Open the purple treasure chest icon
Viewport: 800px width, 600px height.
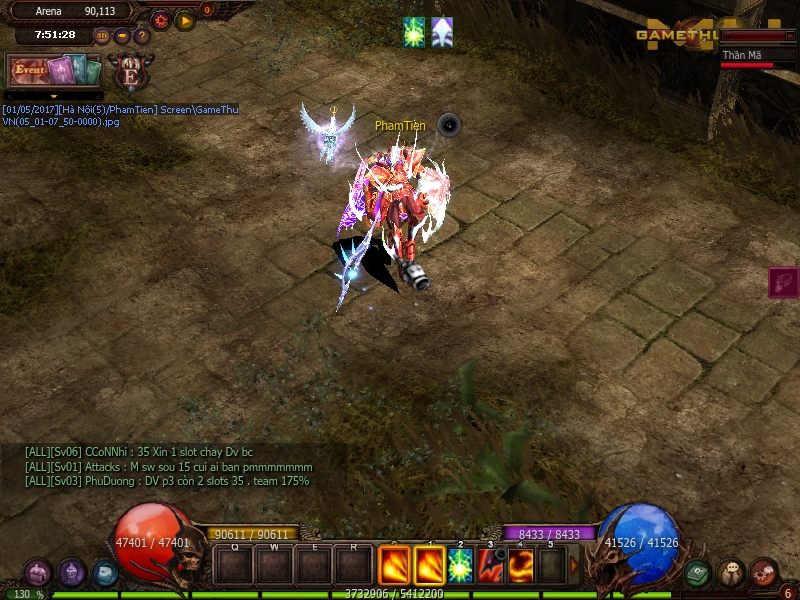tap(38, 573)
